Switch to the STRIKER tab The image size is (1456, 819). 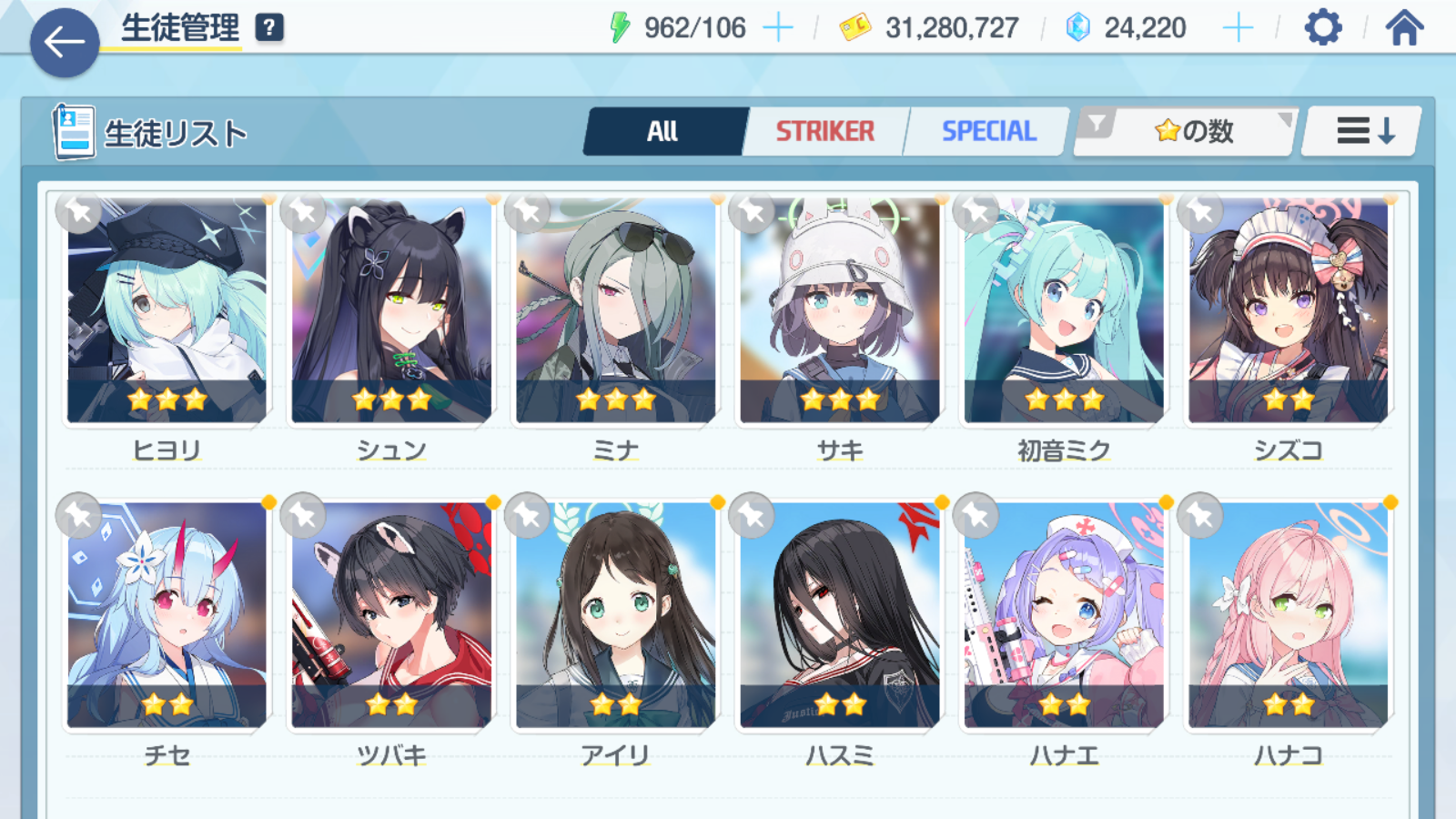click(x=824, y=132)
